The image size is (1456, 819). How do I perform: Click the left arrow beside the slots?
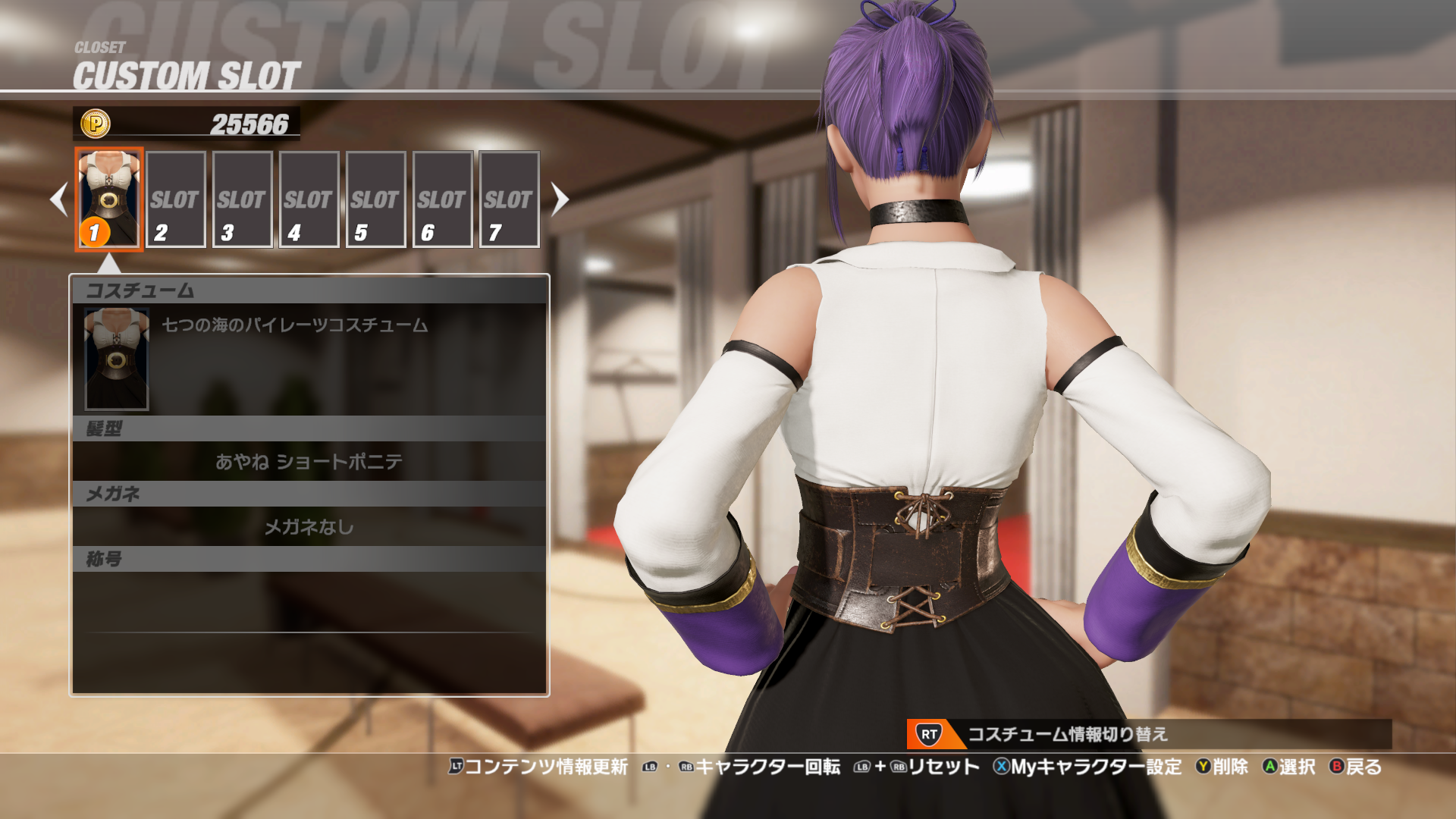pyautogui.click(x=58, y=199)
